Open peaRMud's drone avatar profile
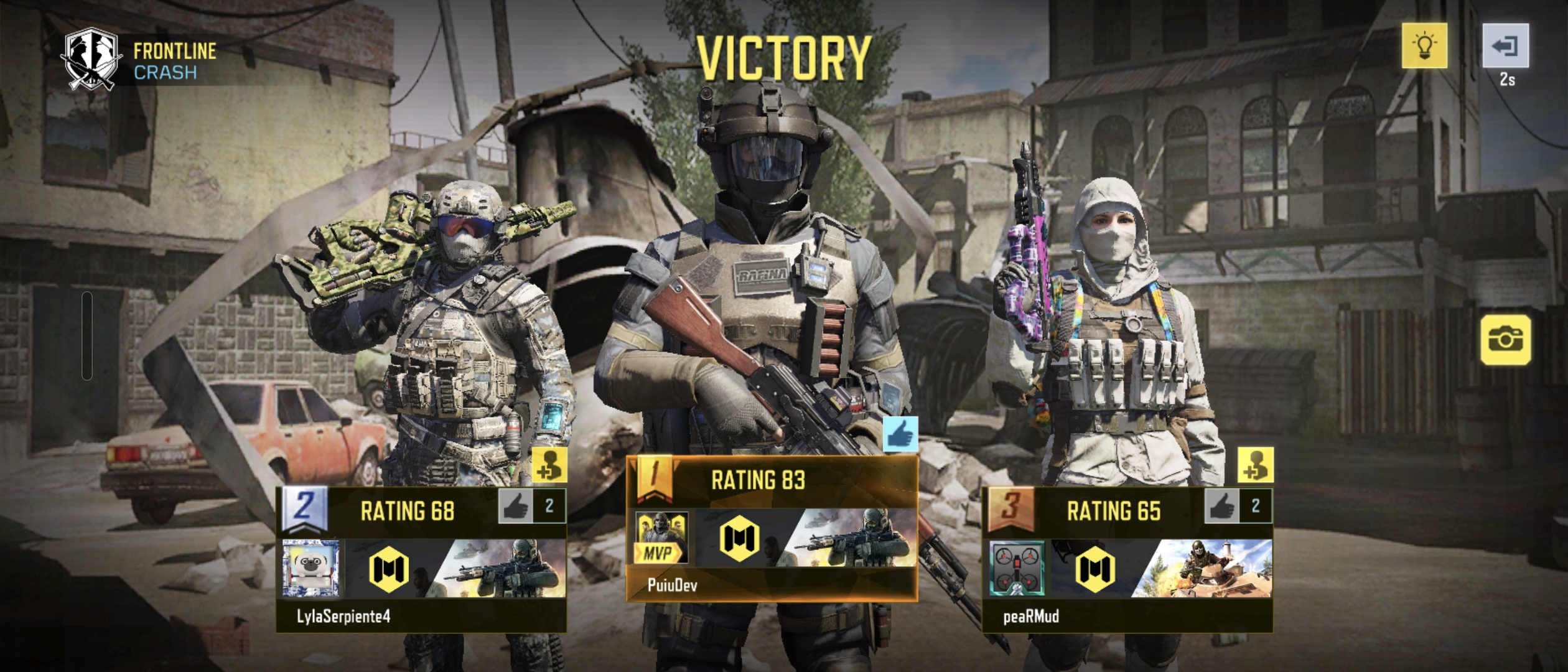Screen dimensions: 1568x672 click(x=1017, y=569)
